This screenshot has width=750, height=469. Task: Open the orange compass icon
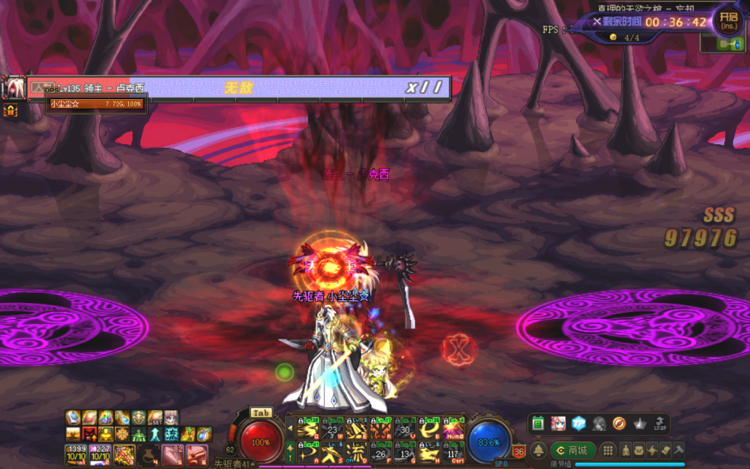point(619,424)
